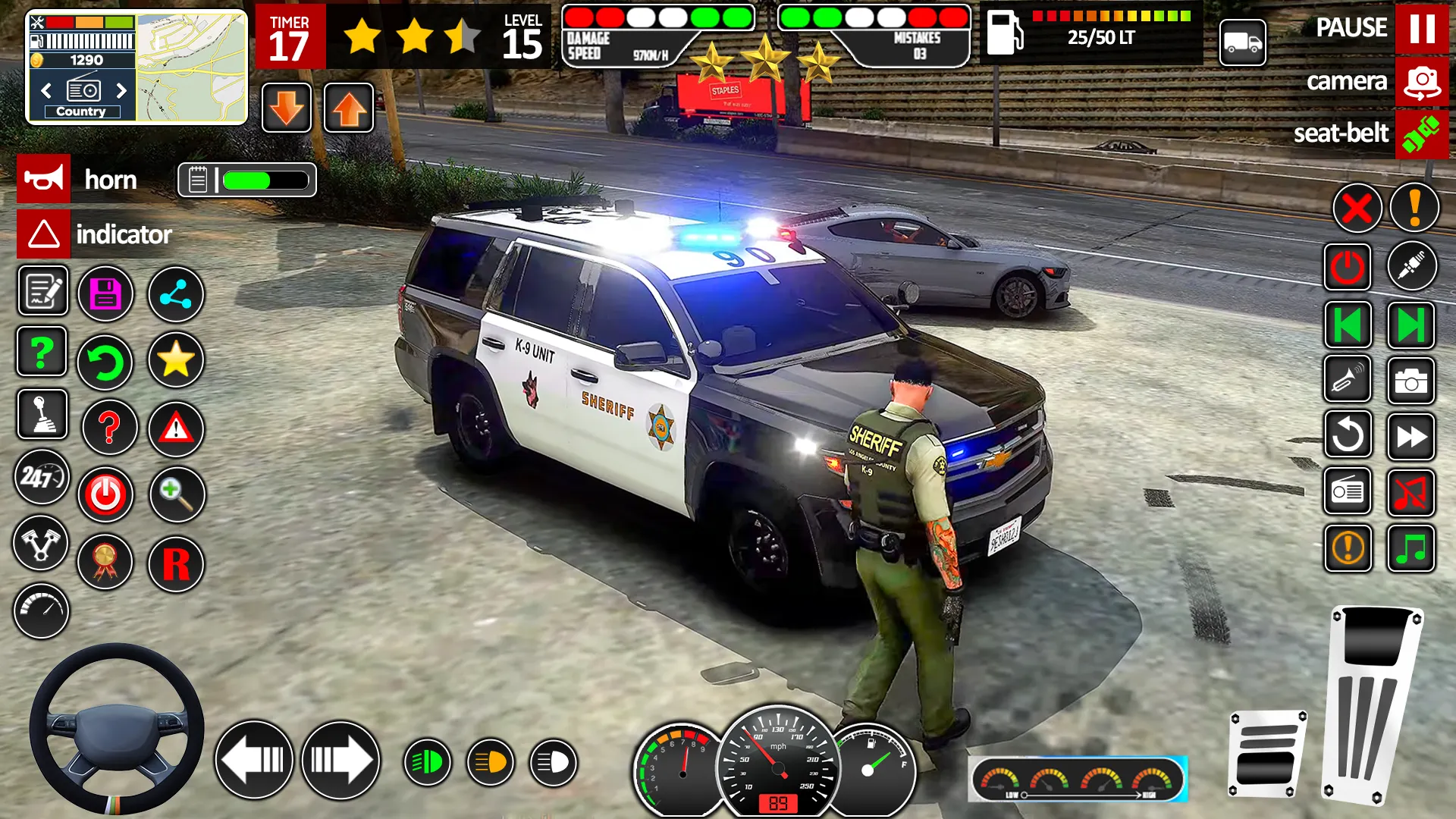The height and width of the screenshot is (819, 1456).
Task: Switch the camera view
Action: [x=1421, y=82]
